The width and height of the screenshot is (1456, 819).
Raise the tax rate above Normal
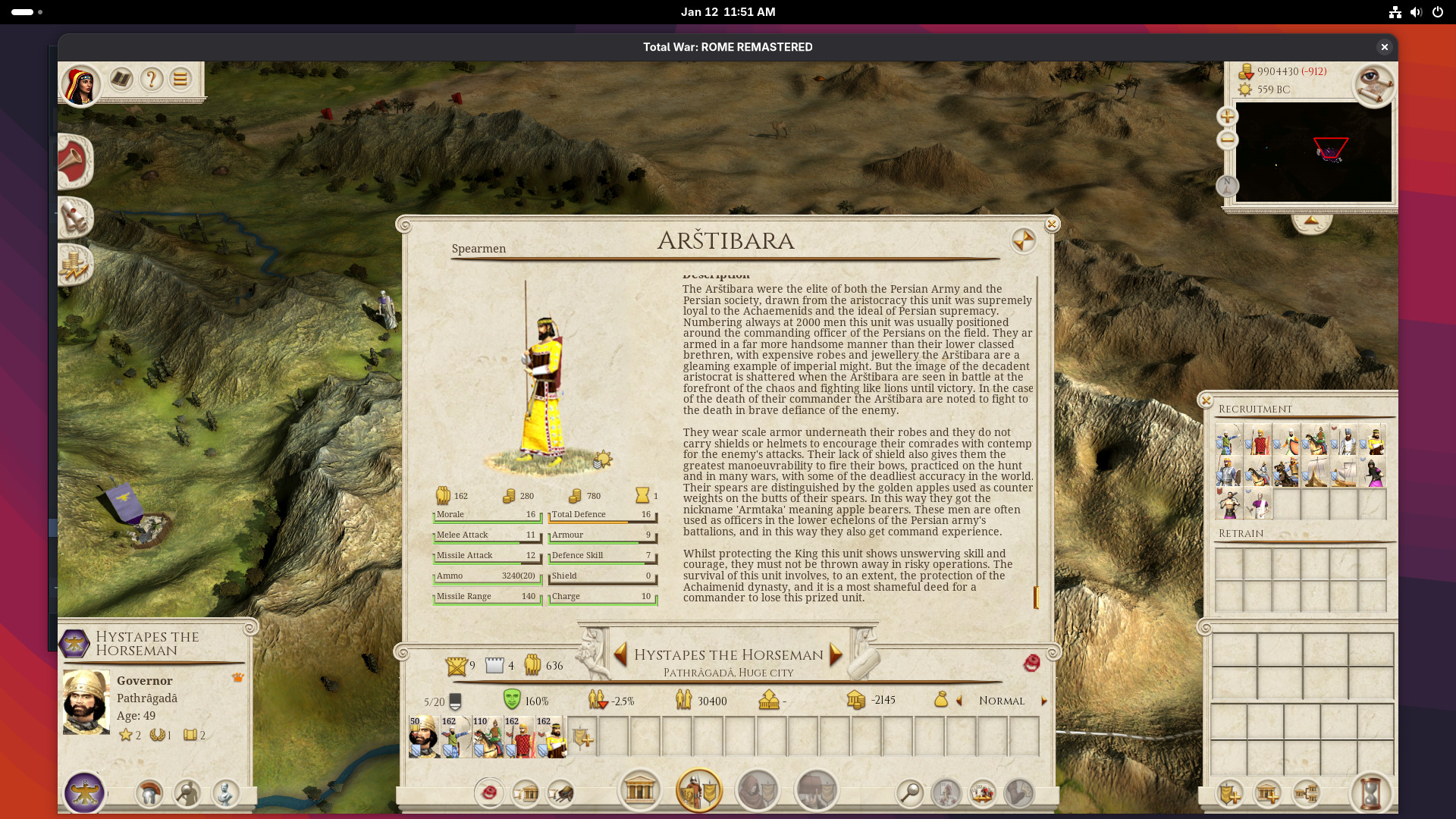(1044, 701)
